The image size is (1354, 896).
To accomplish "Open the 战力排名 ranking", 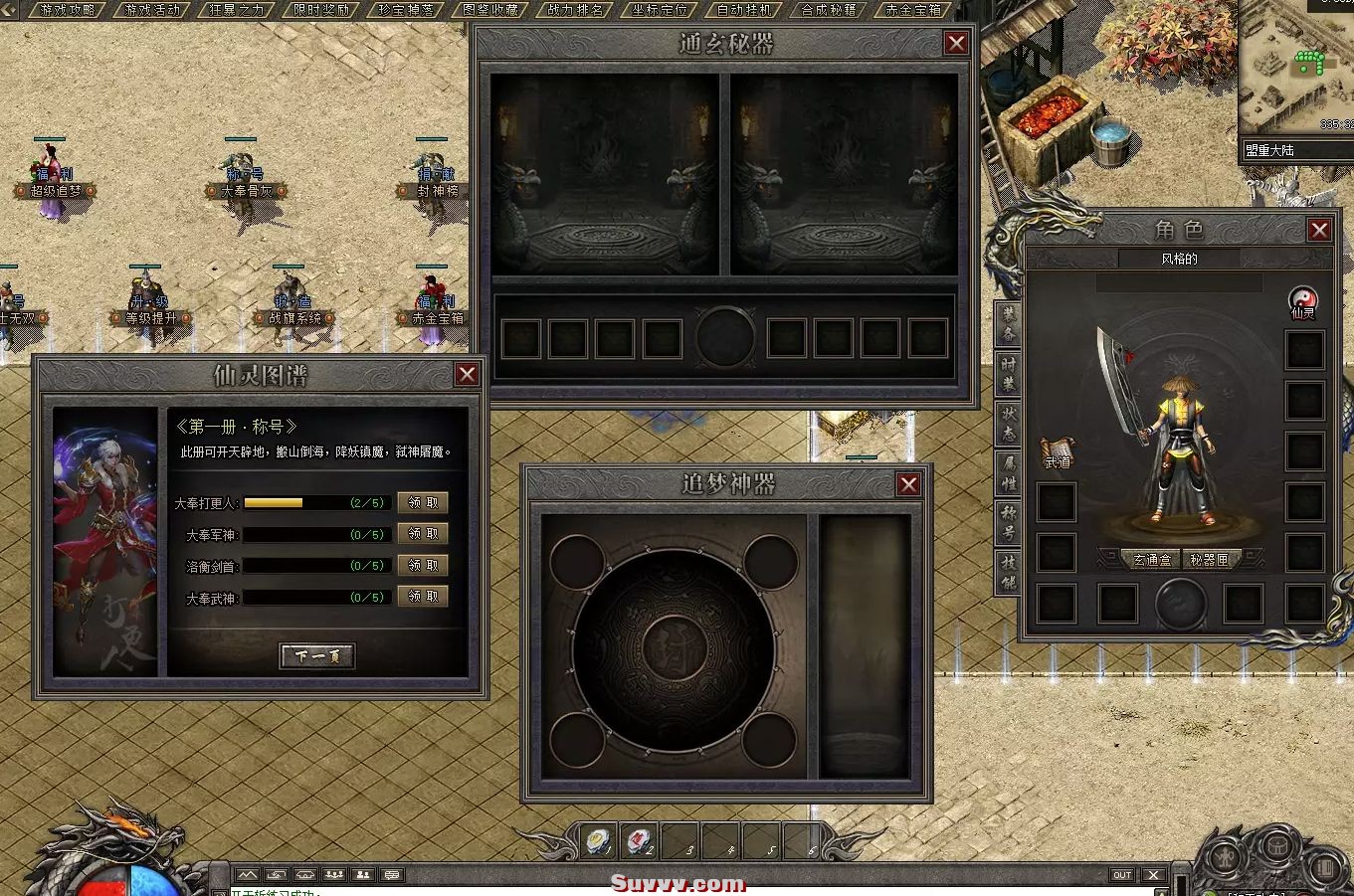I will [x=575, y=10].
